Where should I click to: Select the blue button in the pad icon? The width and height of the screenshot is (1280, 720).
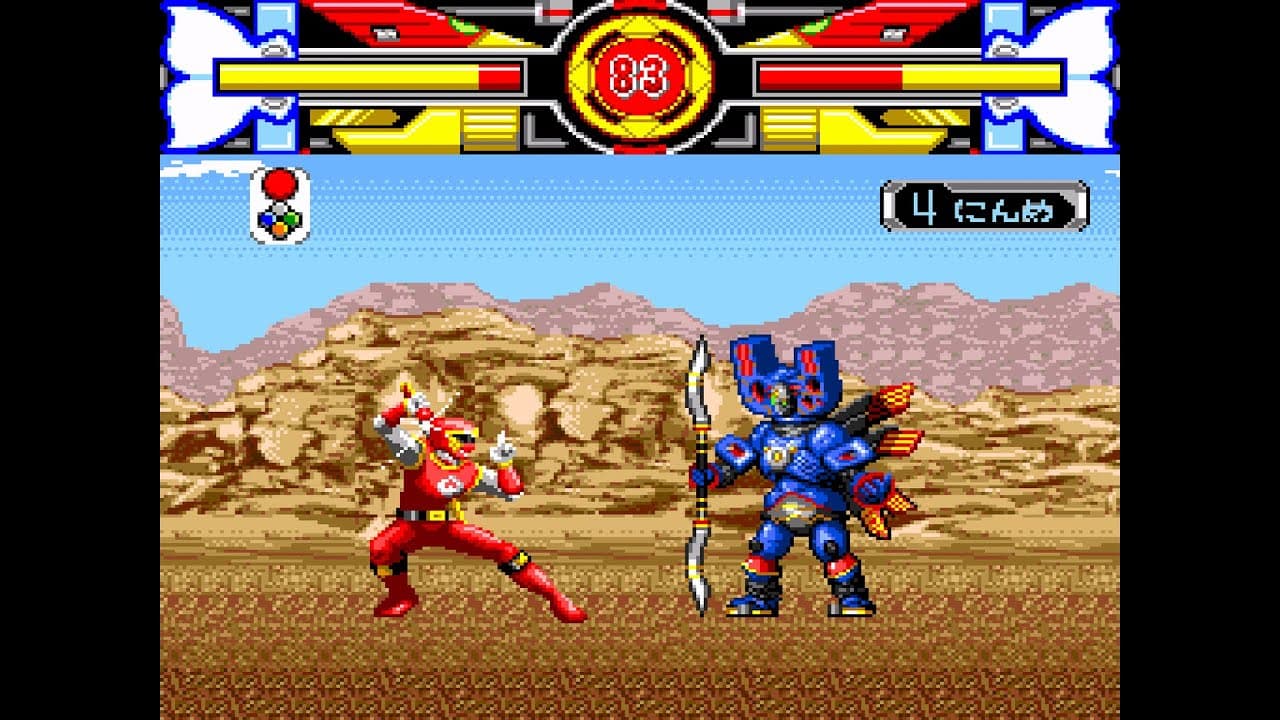coord(267,219)
